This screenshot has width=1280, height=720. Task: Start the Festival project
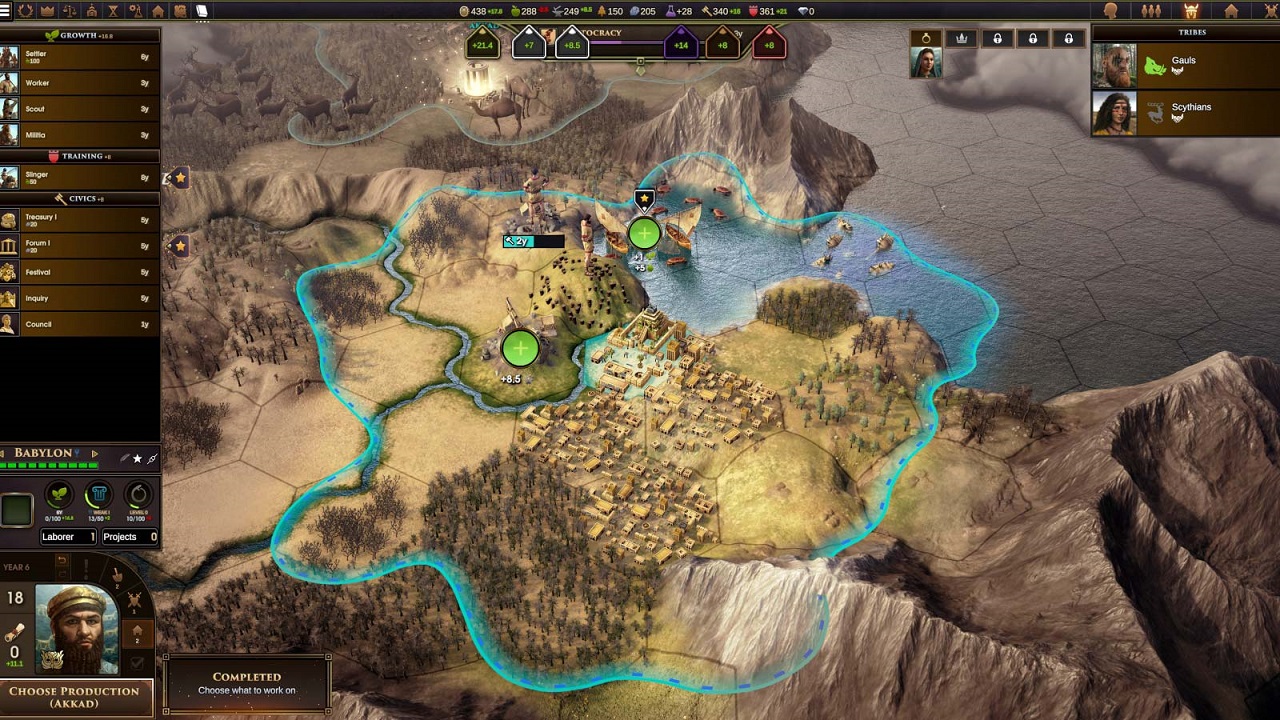click(x=80, y=272)
